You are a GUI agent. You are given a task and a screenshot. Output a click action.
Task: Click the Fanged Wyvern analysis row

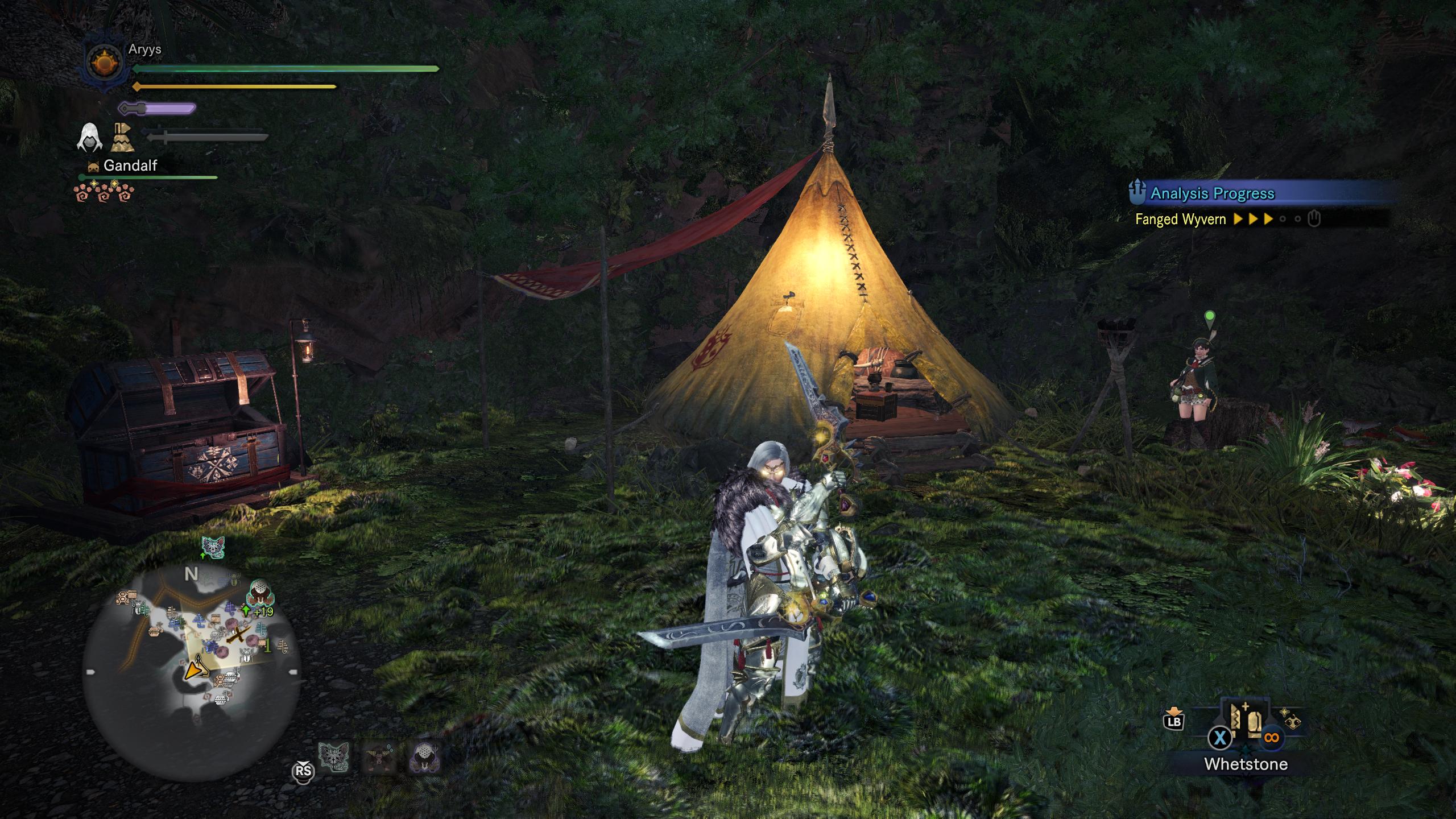click(1223, 219)
